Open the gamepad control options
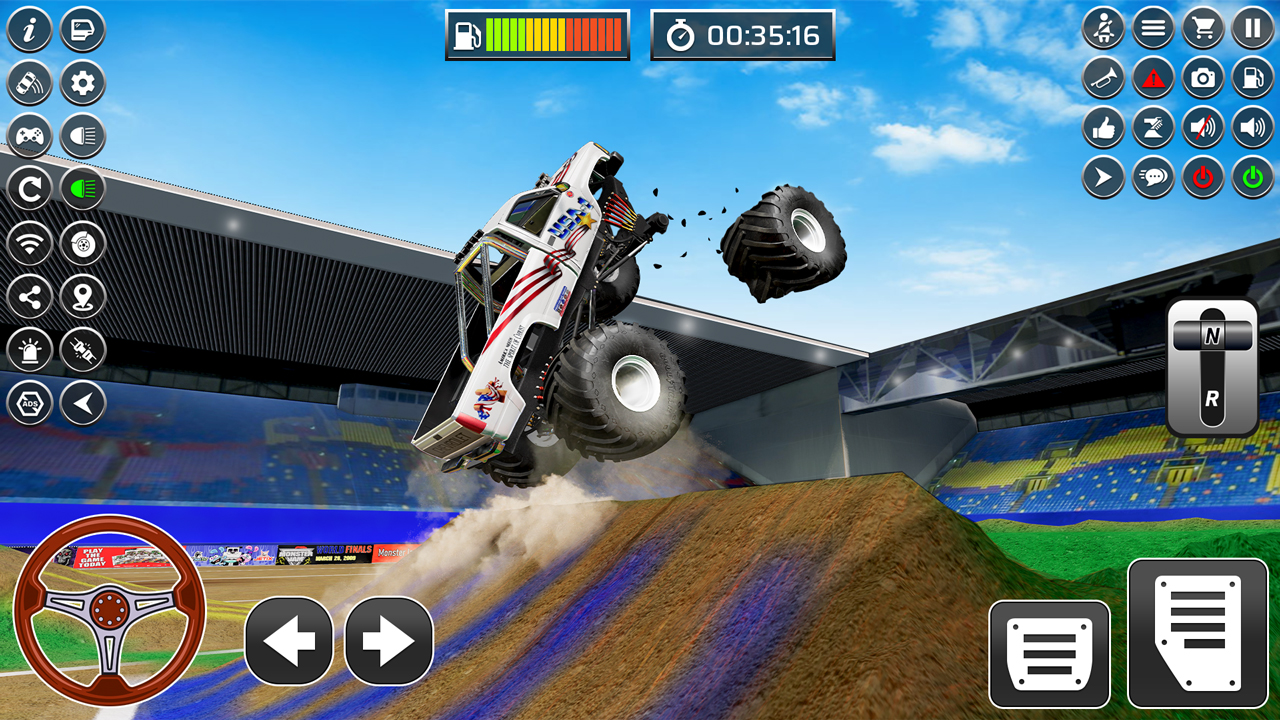1280x720 pixels. tap(29, 136)
